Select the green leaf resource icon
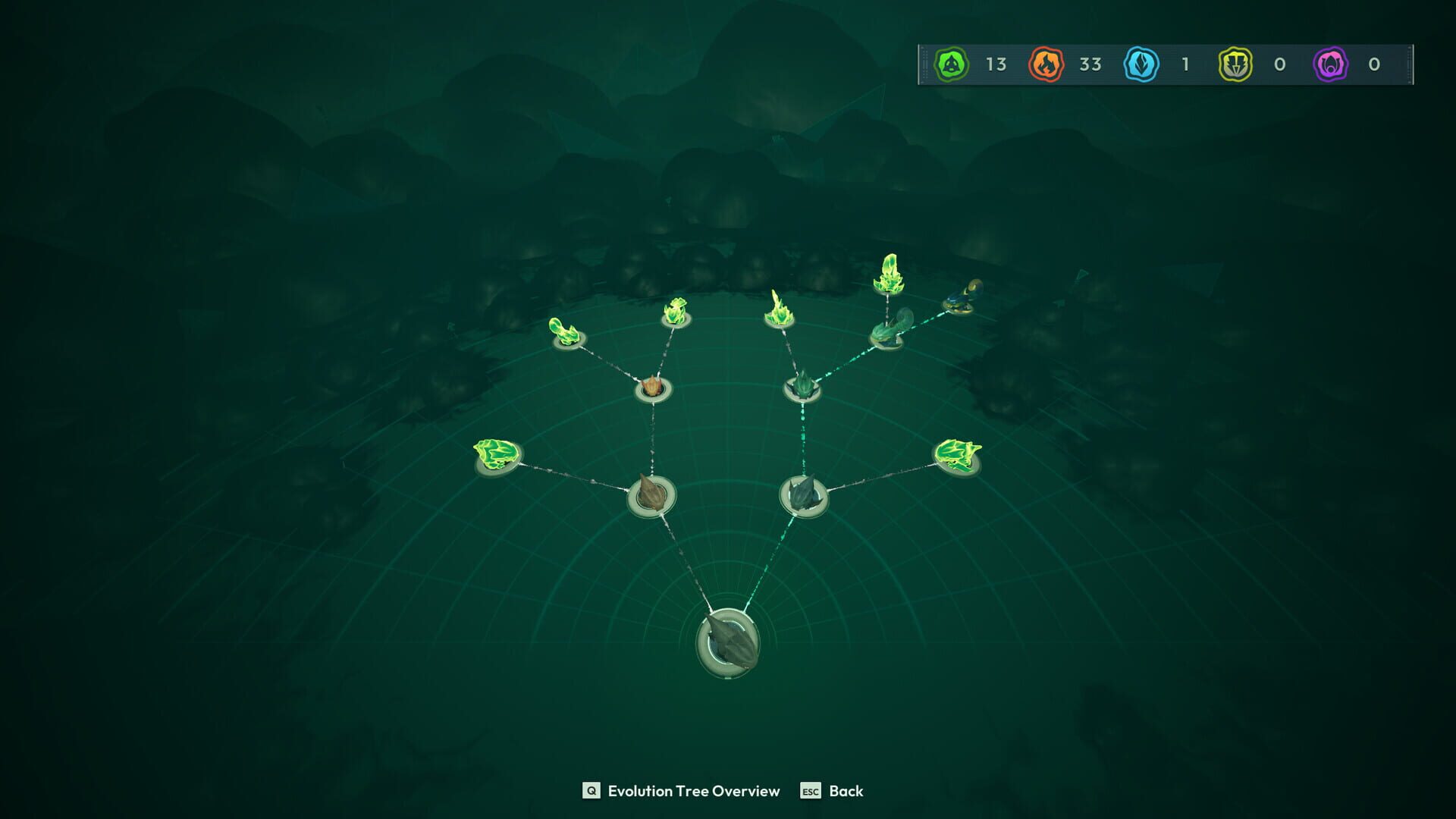Viewport: 1456px width, 819px height. coord(952,65)
